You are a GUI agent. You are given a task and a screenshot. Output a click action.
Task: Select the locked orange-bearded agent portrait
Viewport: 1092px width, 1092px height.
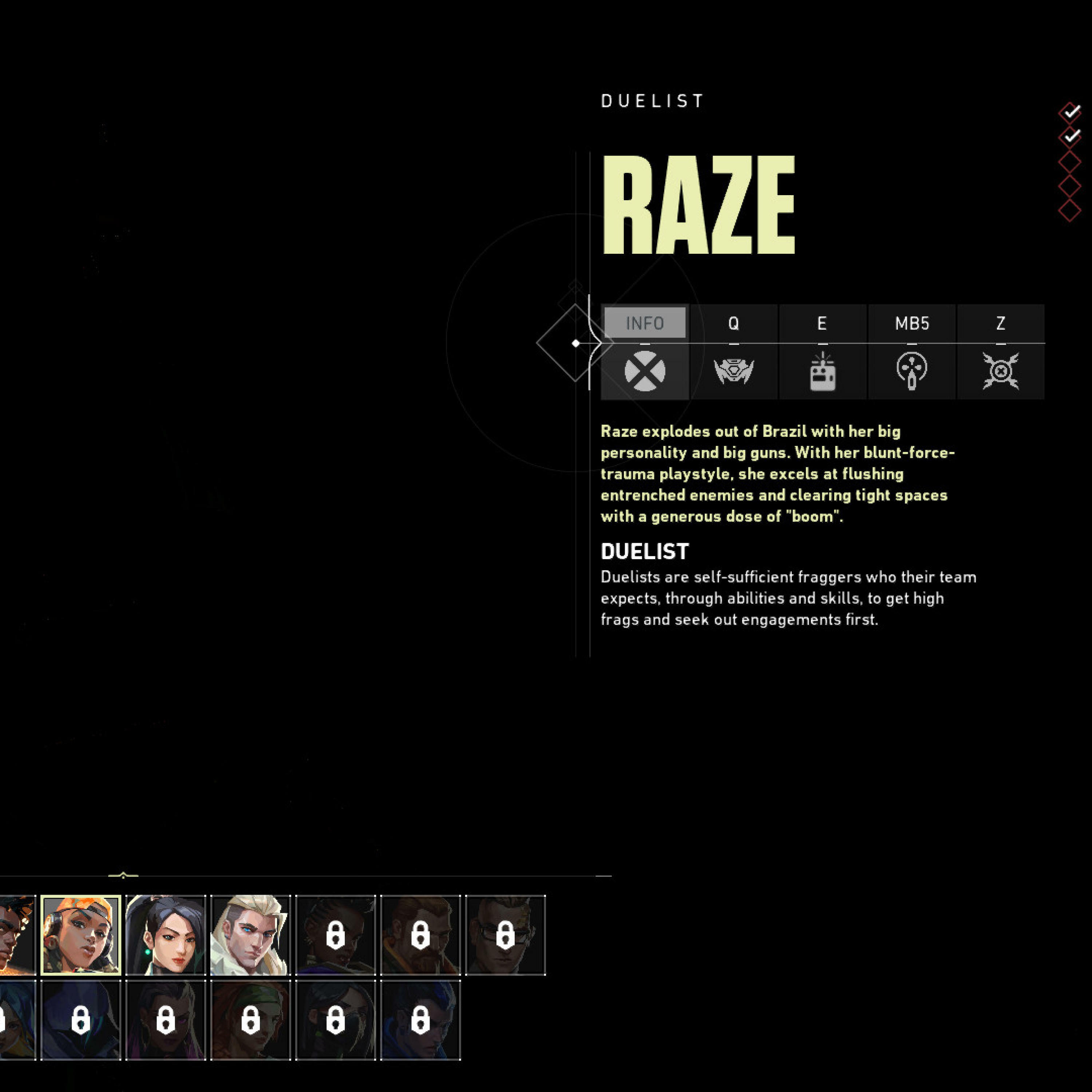coord(420,935)
